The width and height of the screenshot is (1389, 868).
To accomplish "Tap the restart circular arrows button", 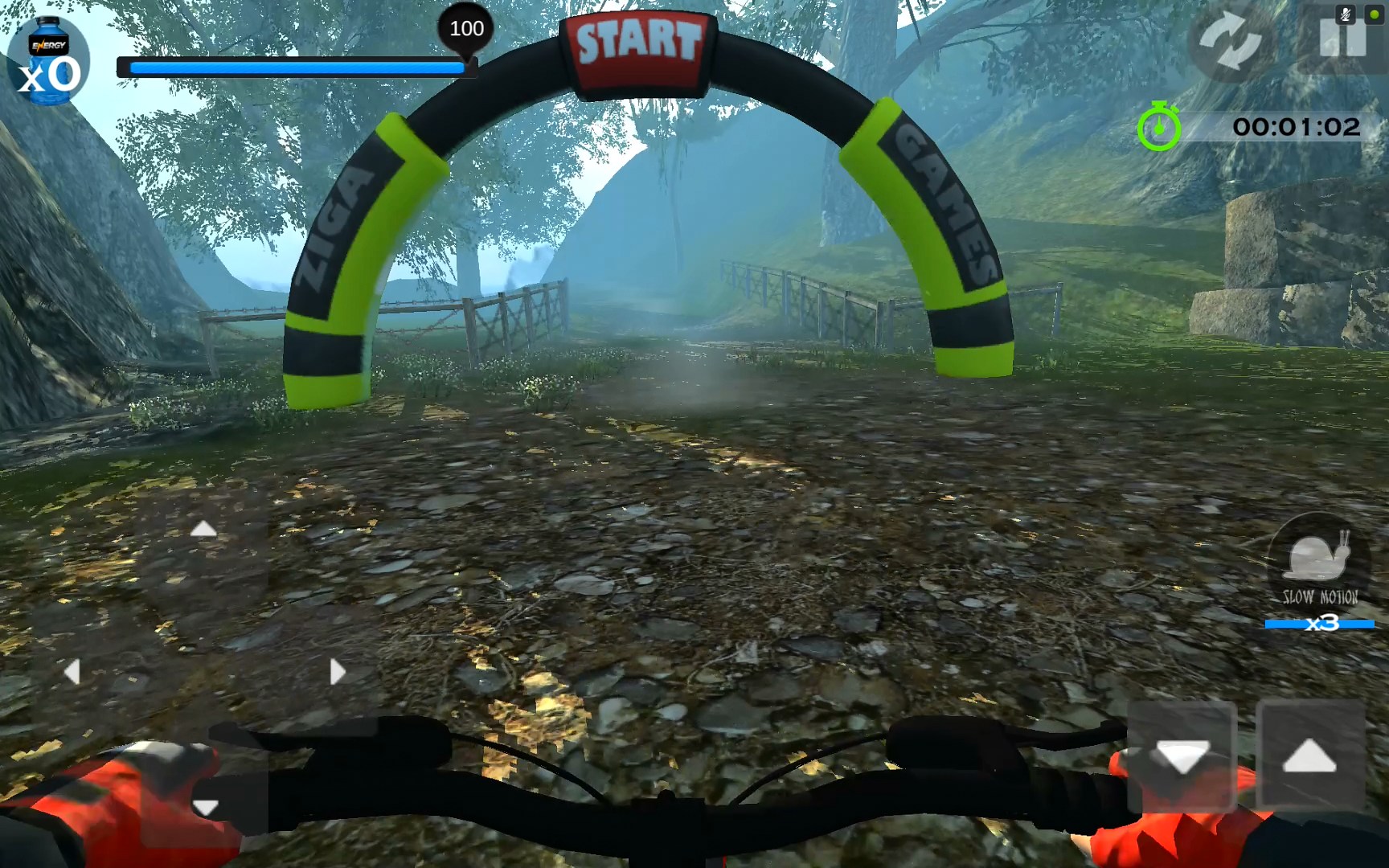I will (1230, 42).
